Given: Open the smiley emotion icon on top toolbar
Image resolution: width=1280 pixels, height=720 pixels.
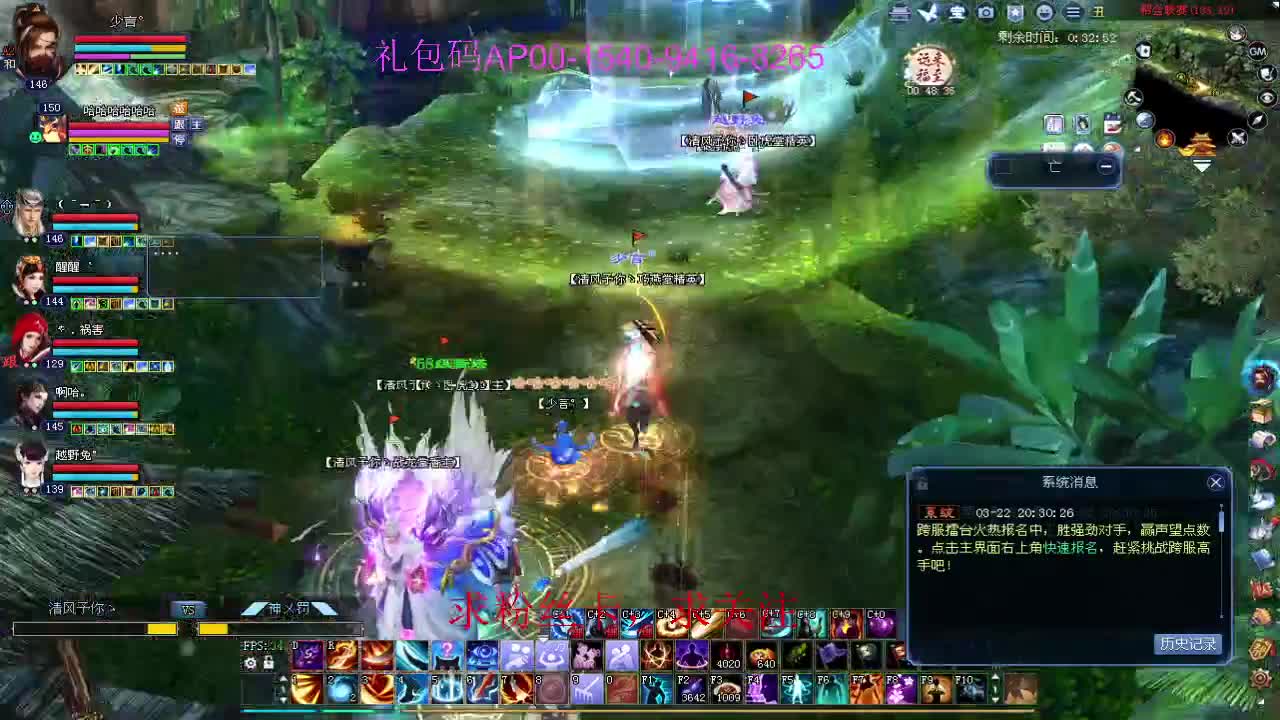Looking at the screenshot, I should pos(1046,12).
